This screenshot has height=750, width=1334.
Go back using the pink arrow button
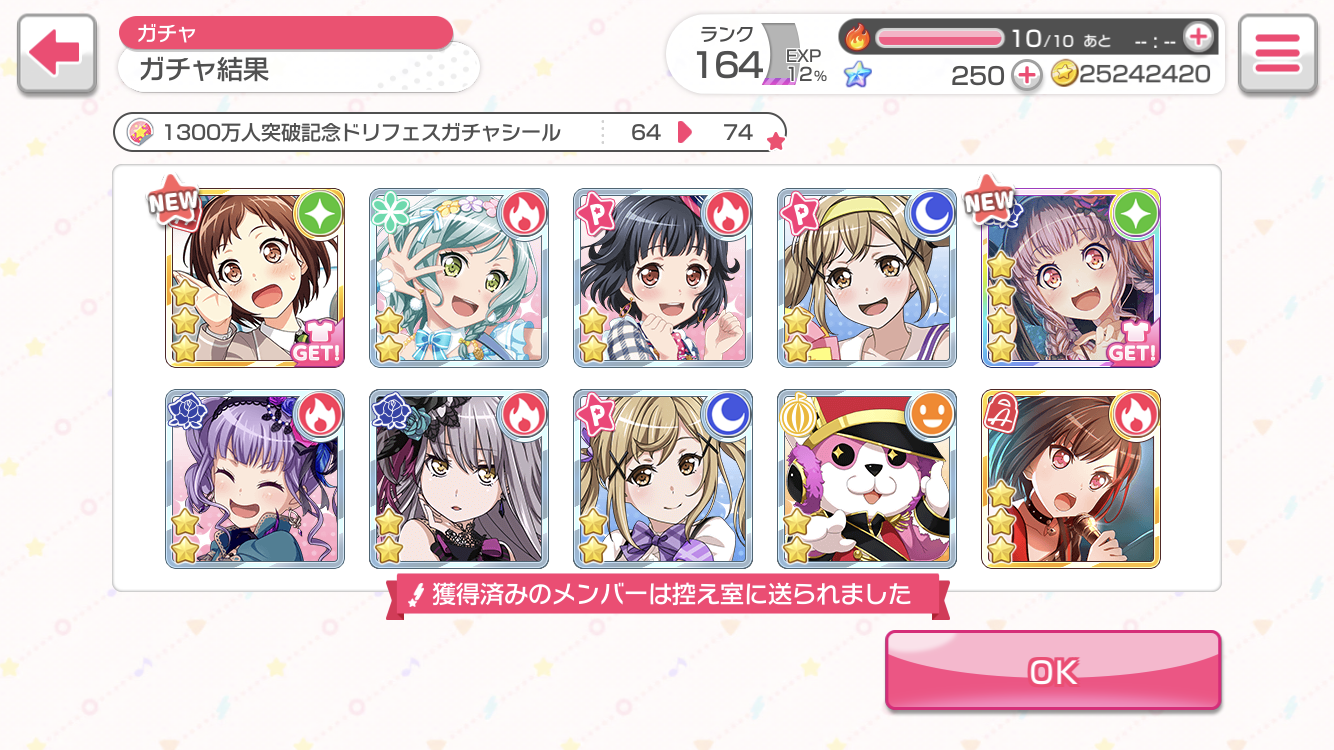coord(56,54)
